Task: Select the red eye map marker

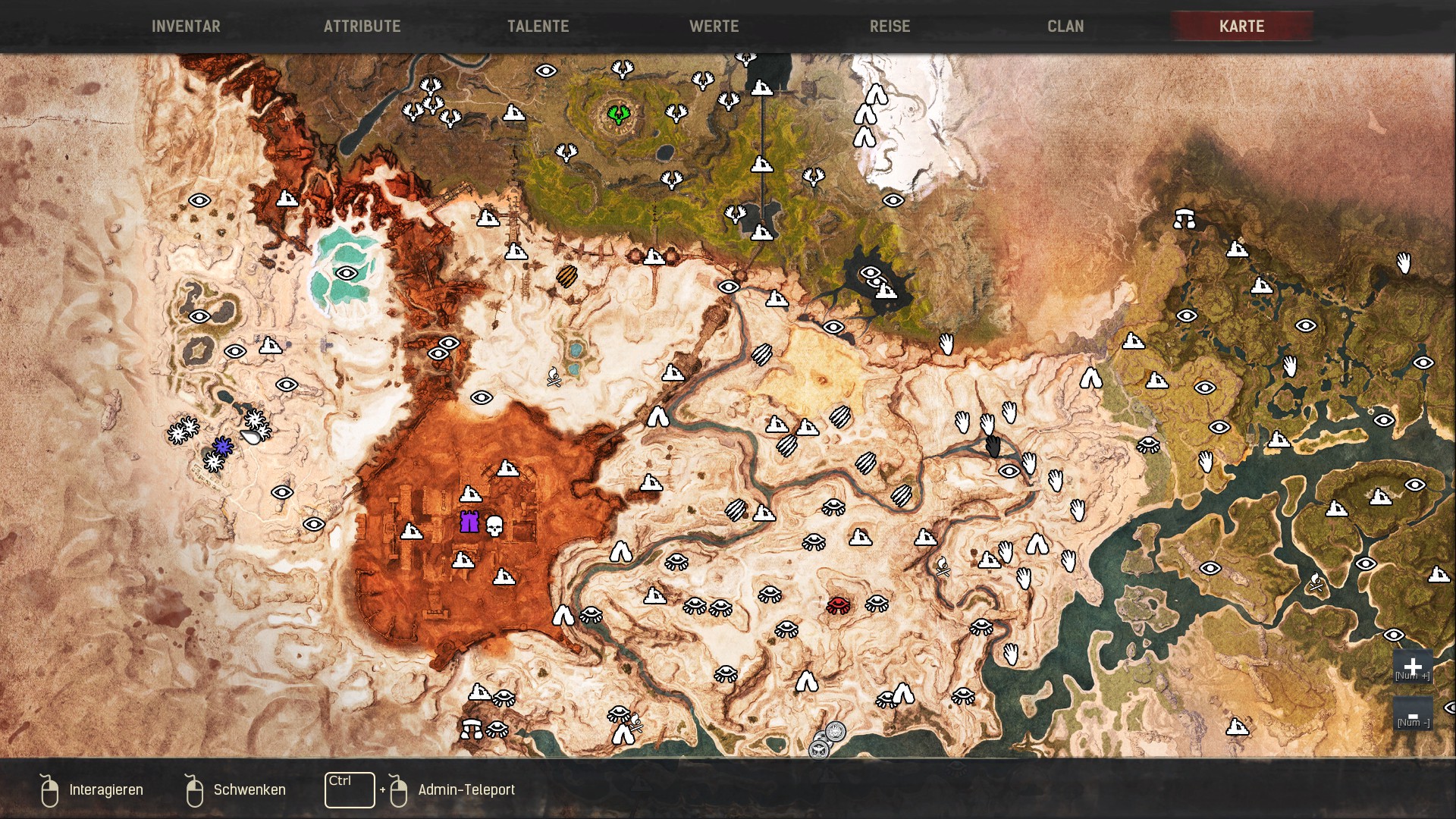Action: [838, 604]
